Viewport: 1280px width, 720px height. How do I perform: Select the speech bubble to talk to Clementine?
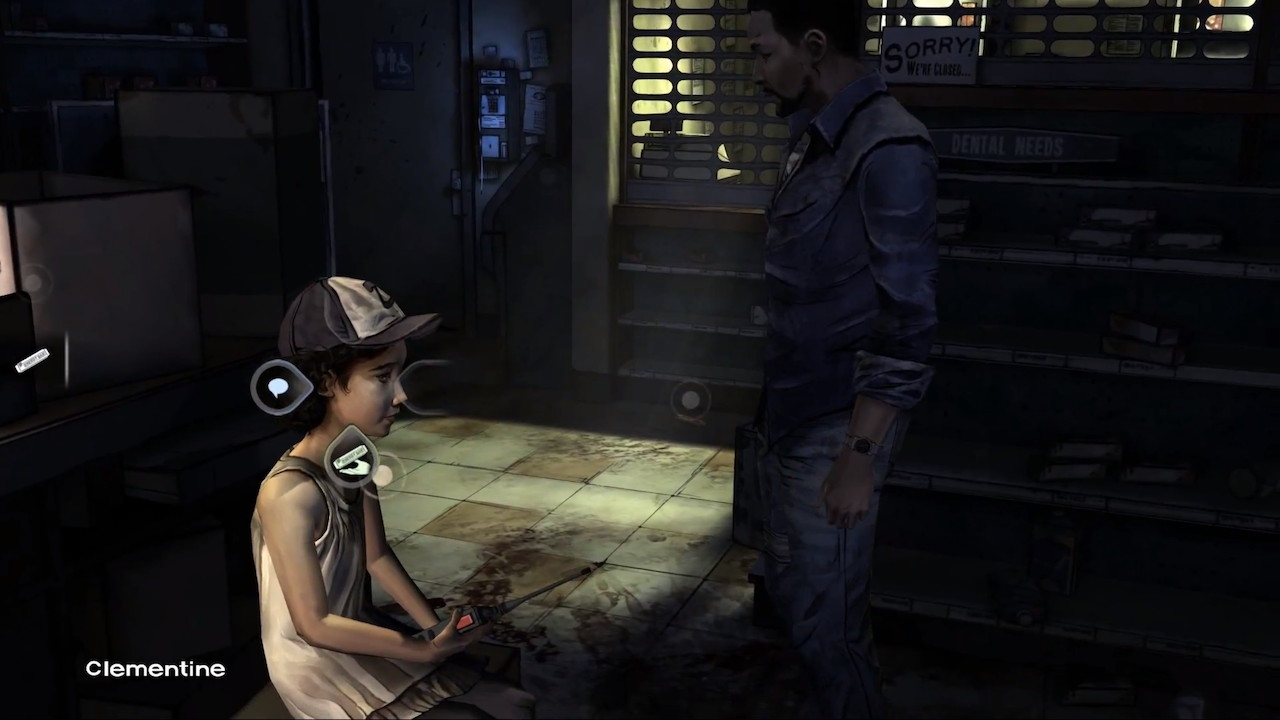278,387
